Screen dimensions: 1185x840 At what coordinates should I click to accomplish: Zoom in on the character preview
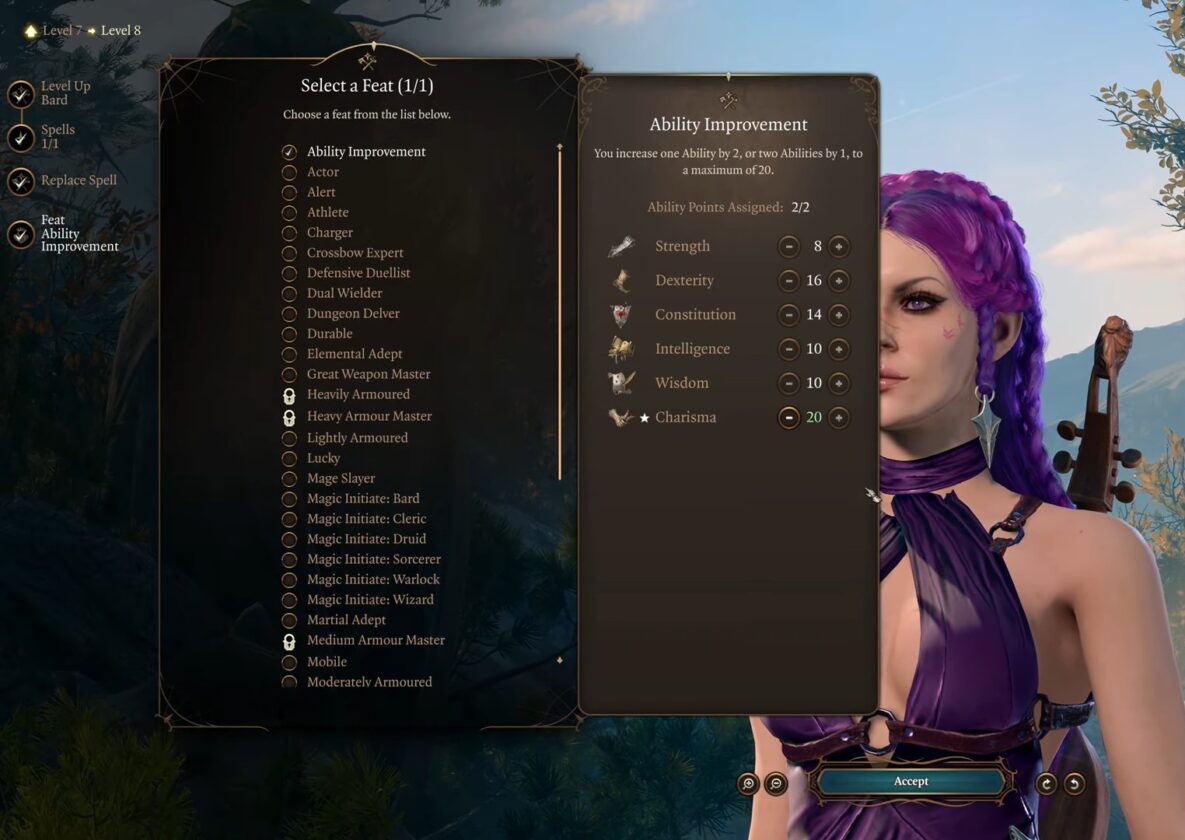[x=748, y=784]
